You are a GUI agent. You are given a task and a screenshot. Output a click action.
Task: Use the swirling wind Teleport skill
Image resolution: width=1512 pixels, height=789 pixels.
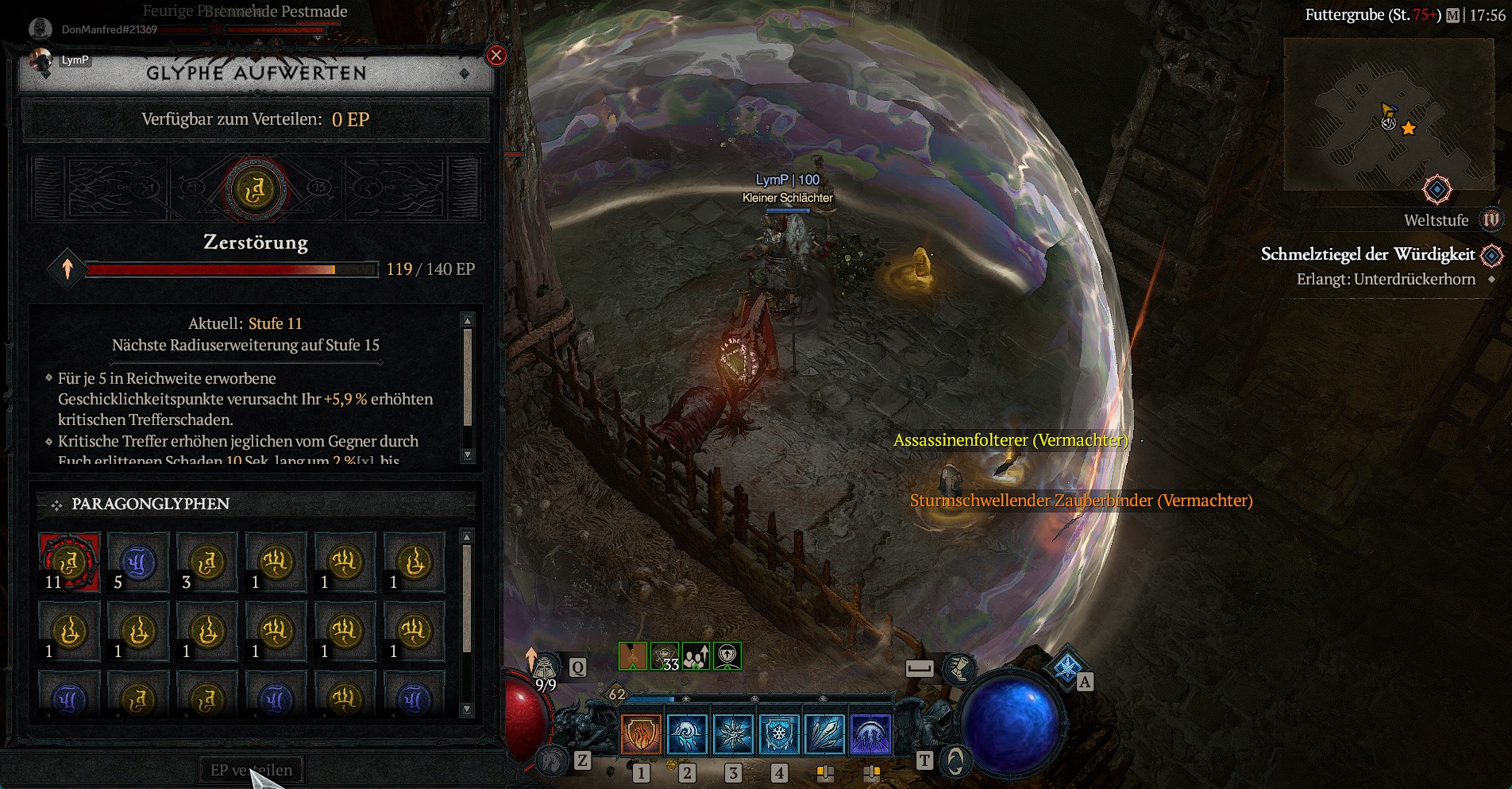pyautogui.click(x=687, y=733)
